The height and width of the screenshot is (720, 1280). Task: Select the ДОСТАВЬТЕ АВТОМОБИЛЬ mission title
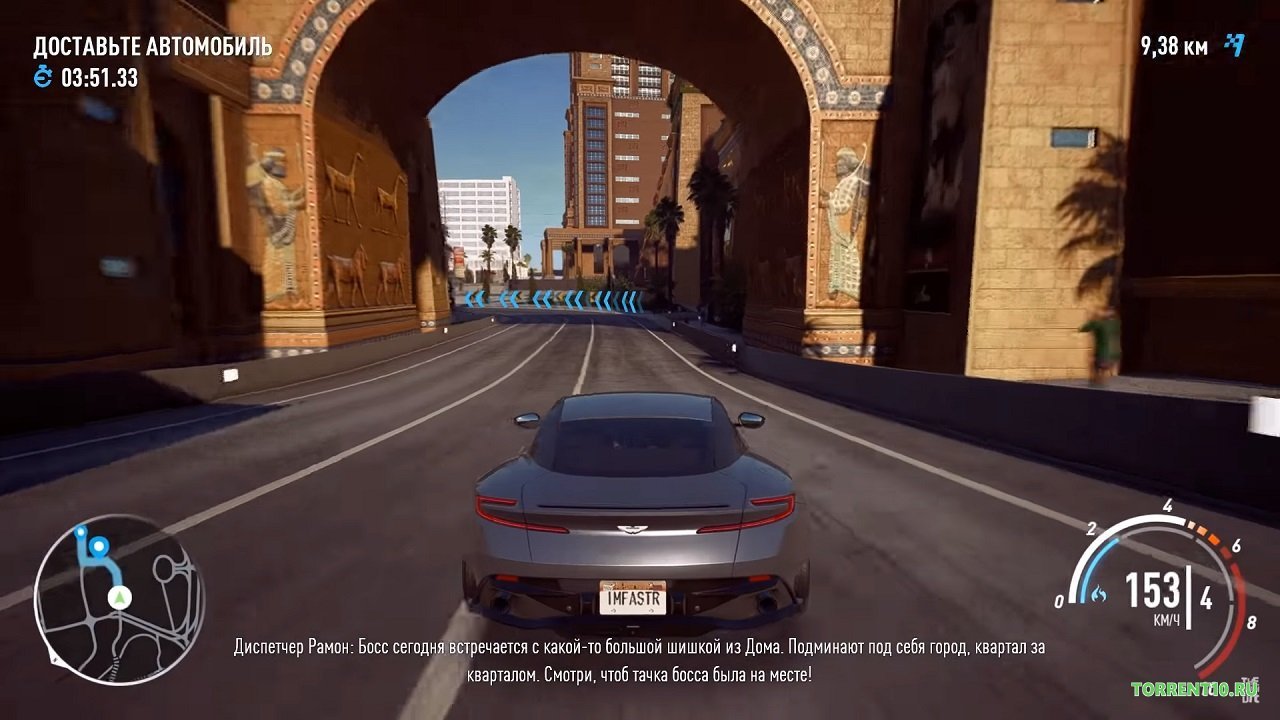pos(152,44)
